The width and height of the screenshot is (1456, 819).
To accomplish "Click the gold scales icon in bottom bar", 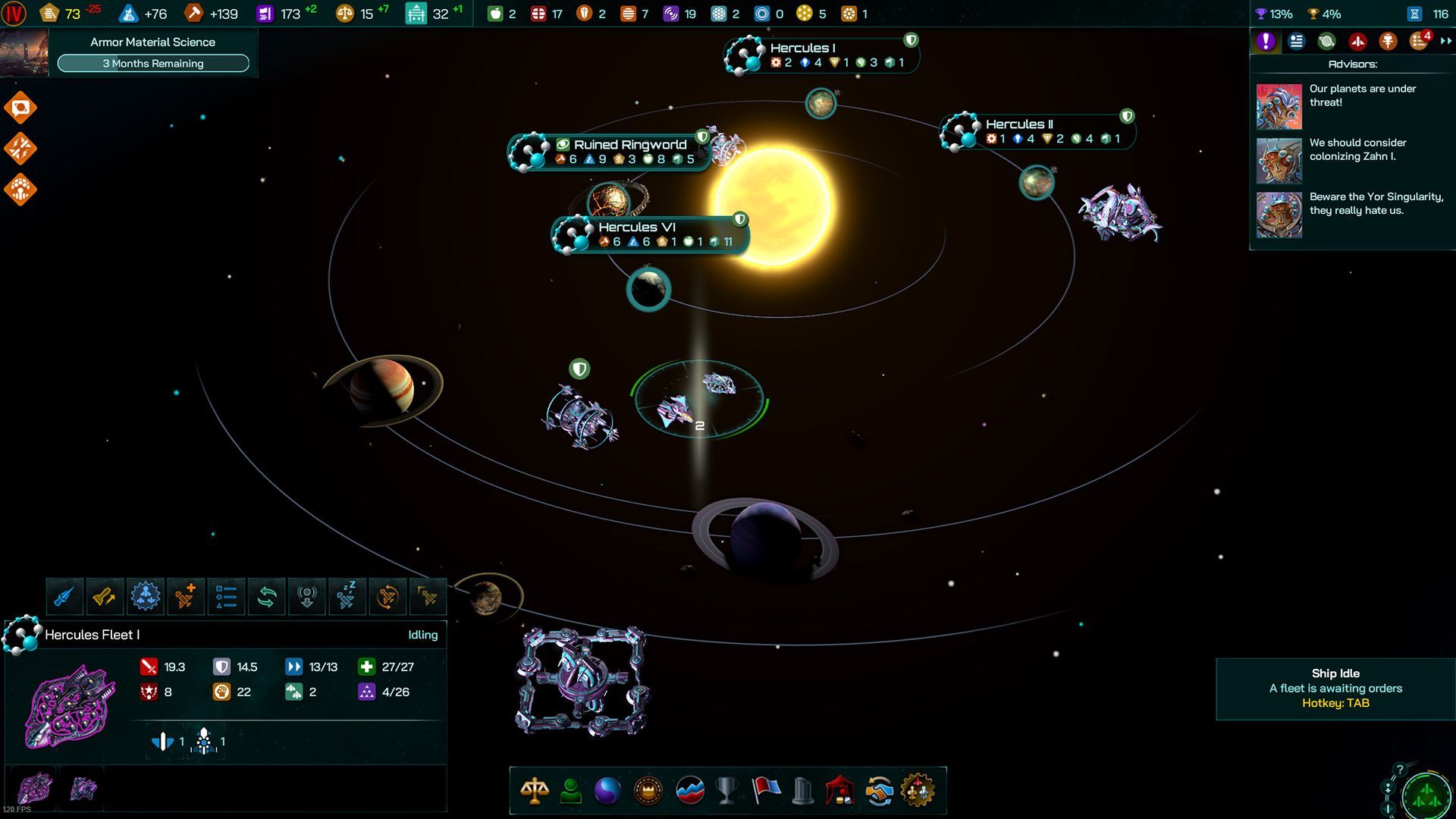I will tap(535, 791).
